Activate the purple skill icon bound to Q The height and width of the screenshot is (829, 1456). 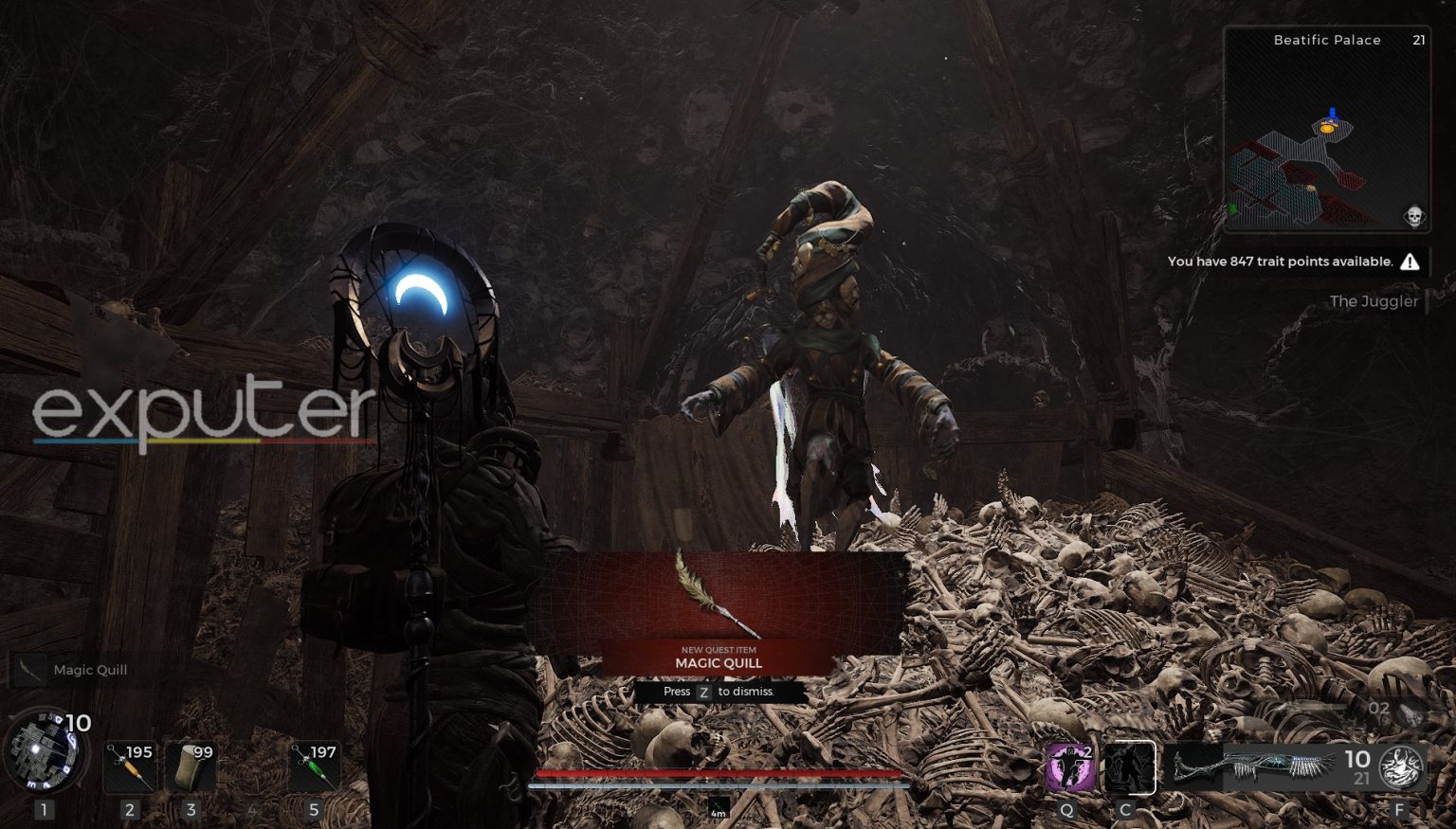pyautogui.click(x=1068, y=767)
